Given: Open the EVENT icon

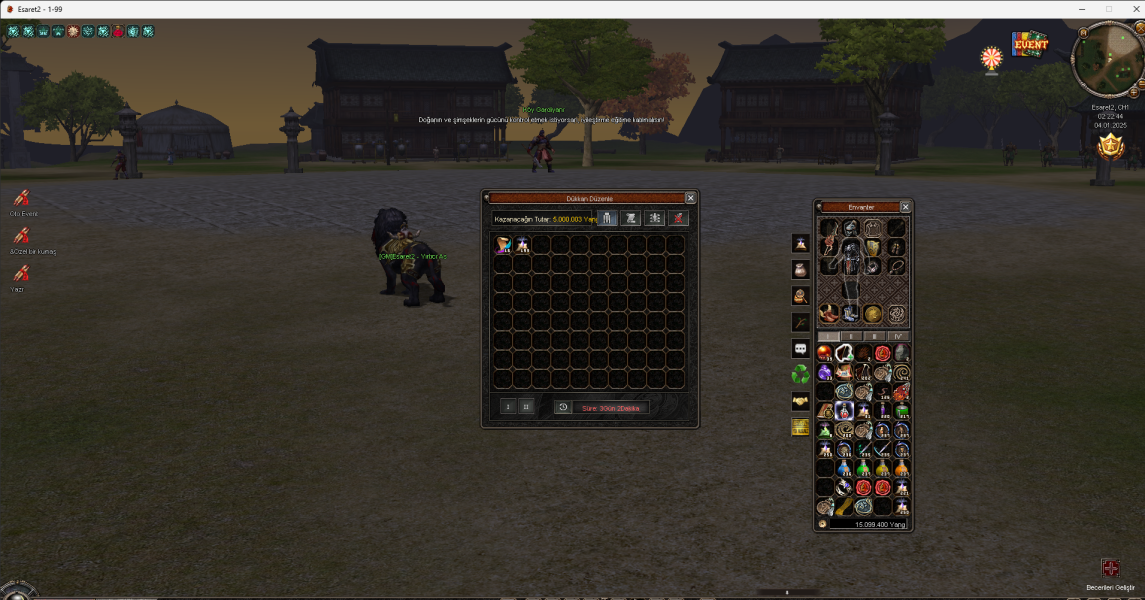Looking at the screenshot, I should pos(1029,45).
